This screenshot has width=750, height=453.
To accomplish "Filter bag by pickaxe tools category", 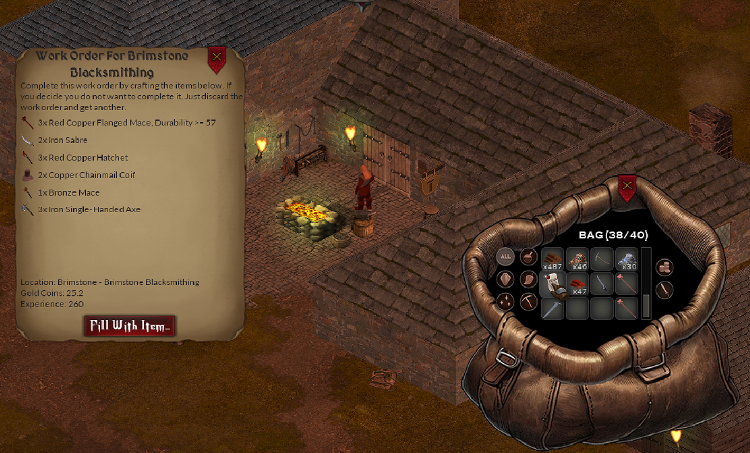I will click(x=530, y=302).
